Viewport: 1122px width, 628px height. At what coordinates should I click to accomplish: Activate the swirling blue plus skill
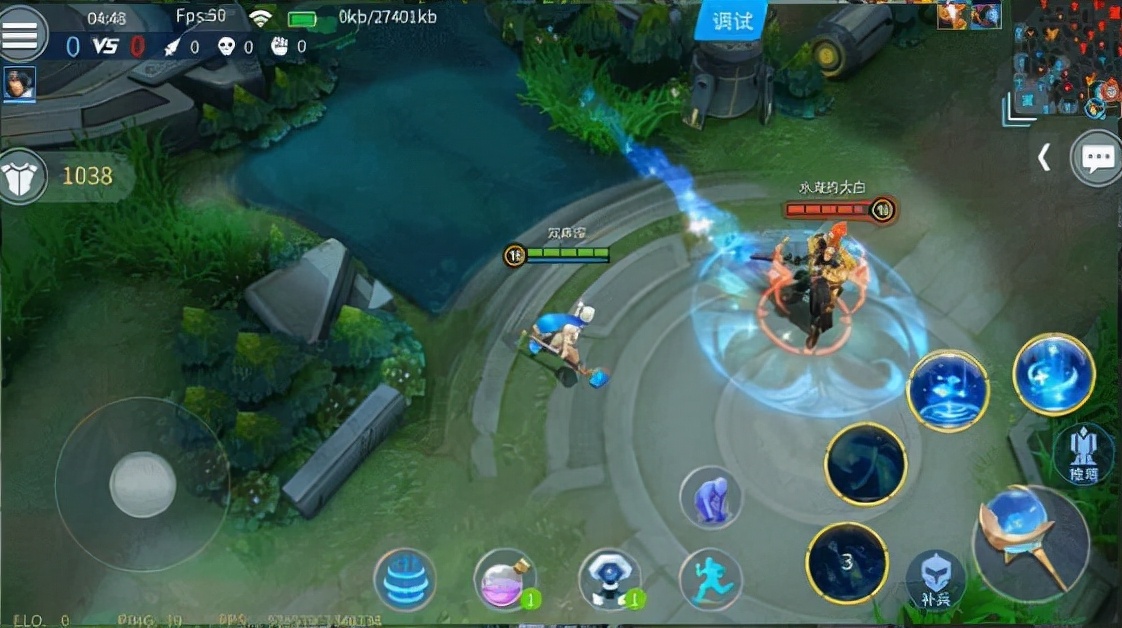pos(1053,374)
